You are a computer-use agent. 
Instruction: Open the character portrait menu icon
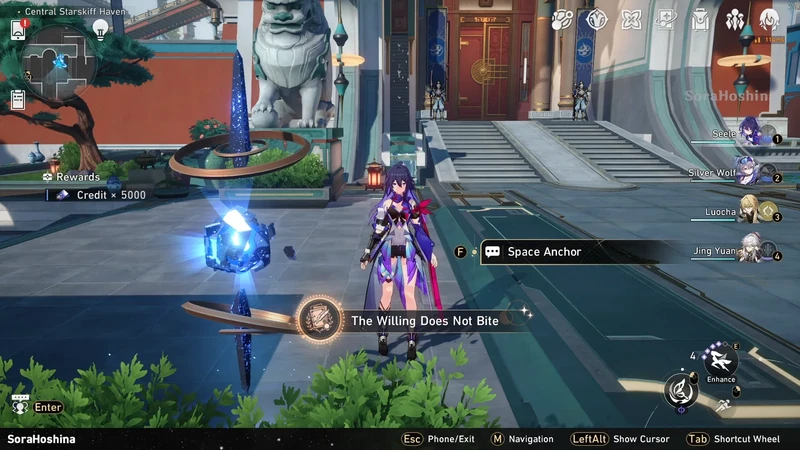pos(769,19)
